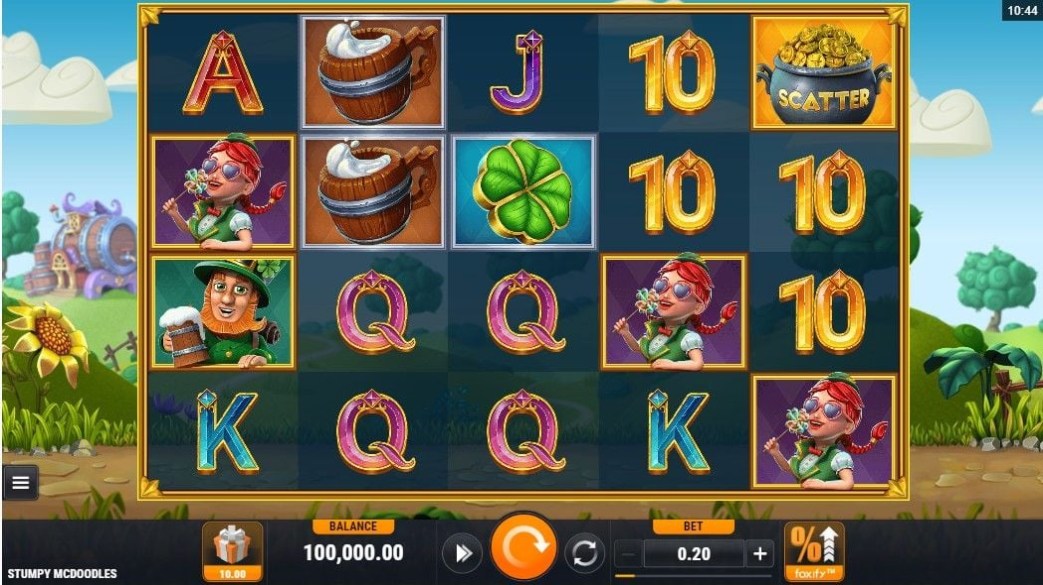Toggle turbo fast-forward mode
Screen dimensions: 1043x585
[x=463, y=553]
